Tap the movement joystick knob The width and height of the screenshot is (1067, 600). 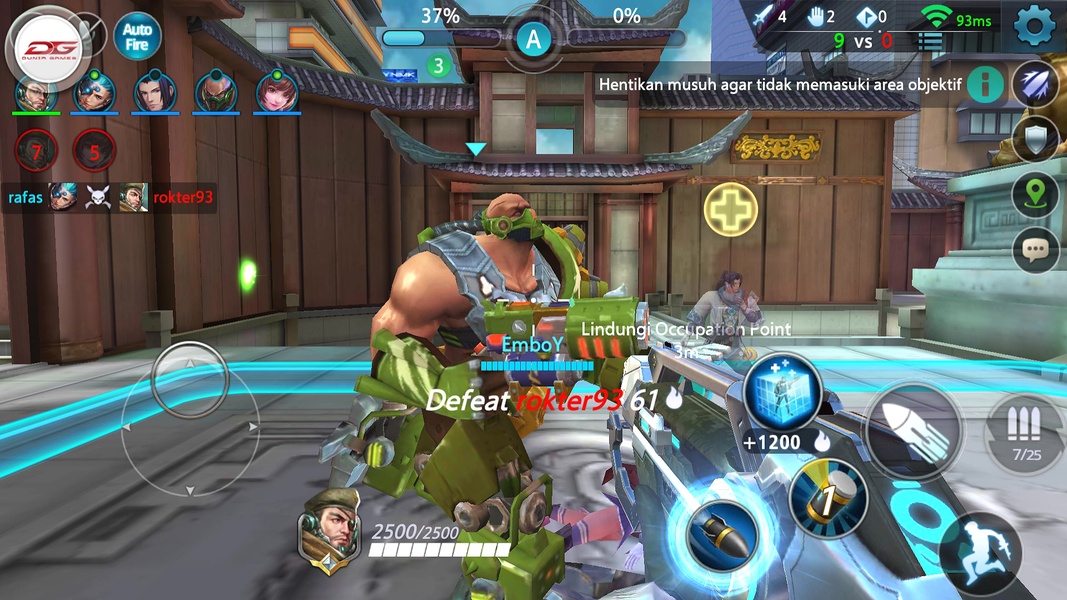(190, 381)
